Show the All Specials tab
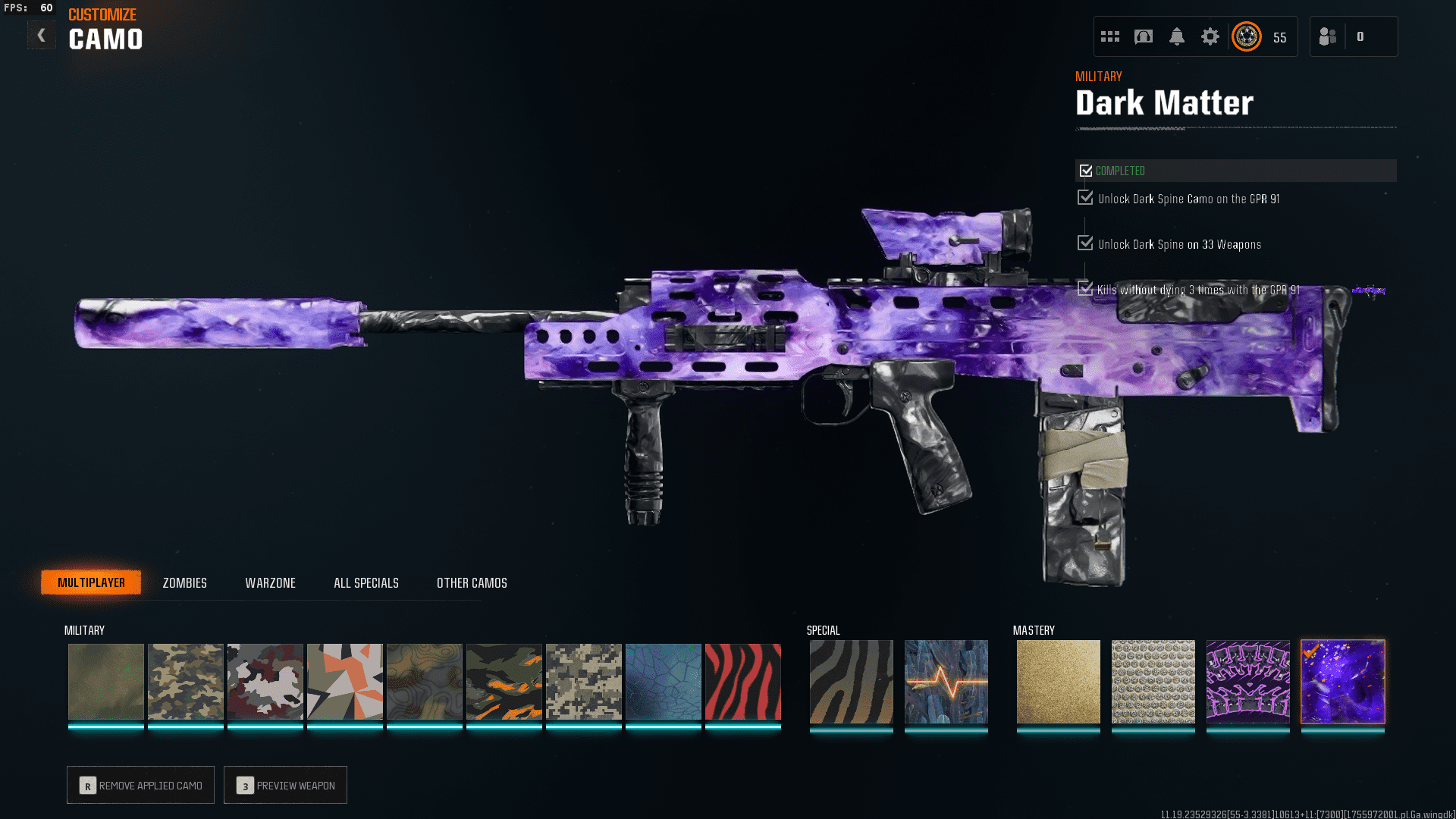The height and width of the screenshot is (819, 1456). click(366, 582)
